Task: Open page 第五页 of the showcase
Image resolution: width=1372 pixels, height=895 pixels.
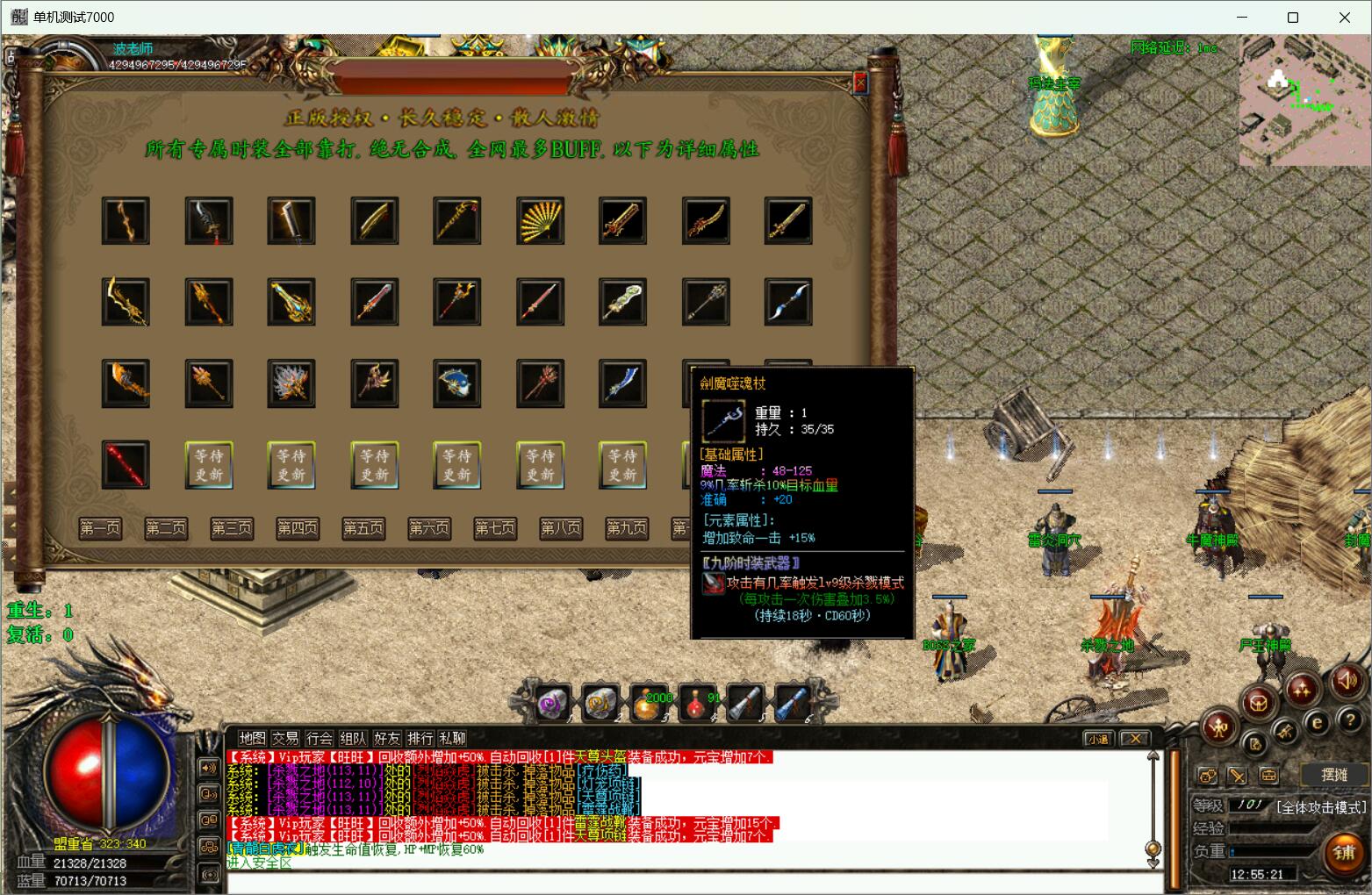Action: pos(363,528)
